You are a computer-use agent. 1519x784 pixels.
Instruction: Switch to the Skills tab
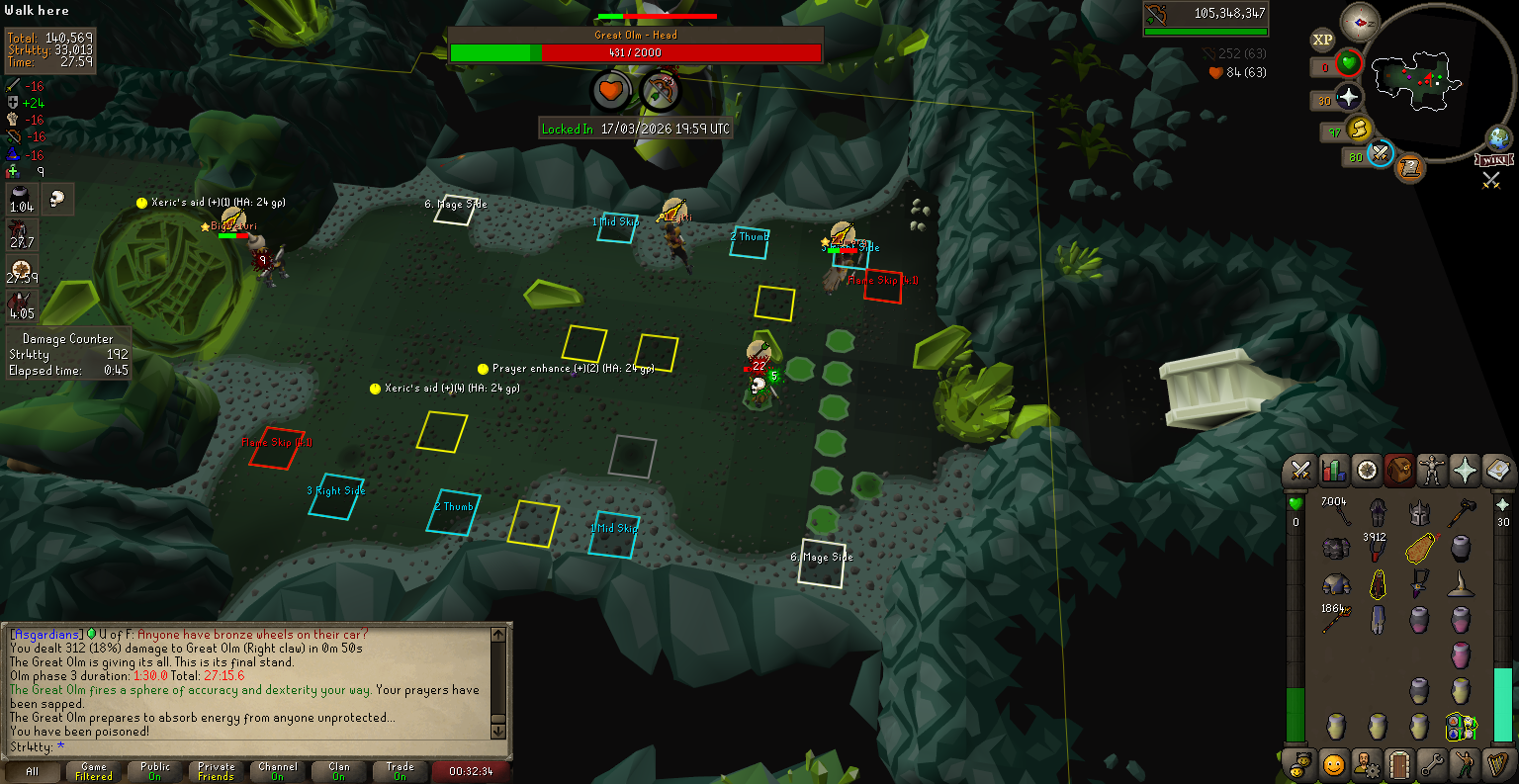(x=1333, y=471)
